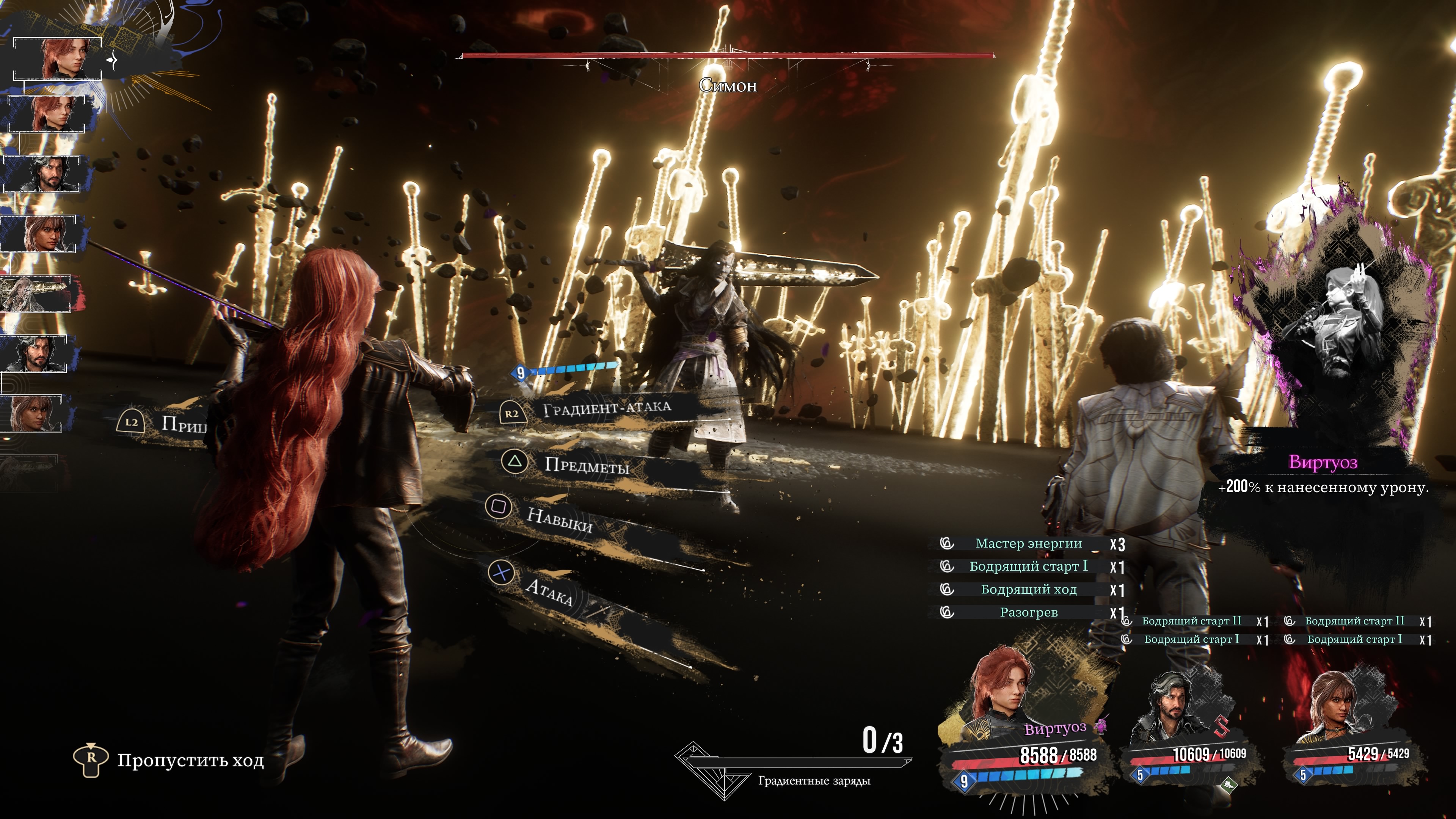Choose the Атака basic attack
This screenshot has width=1456, height=819.
coord(548,590)
